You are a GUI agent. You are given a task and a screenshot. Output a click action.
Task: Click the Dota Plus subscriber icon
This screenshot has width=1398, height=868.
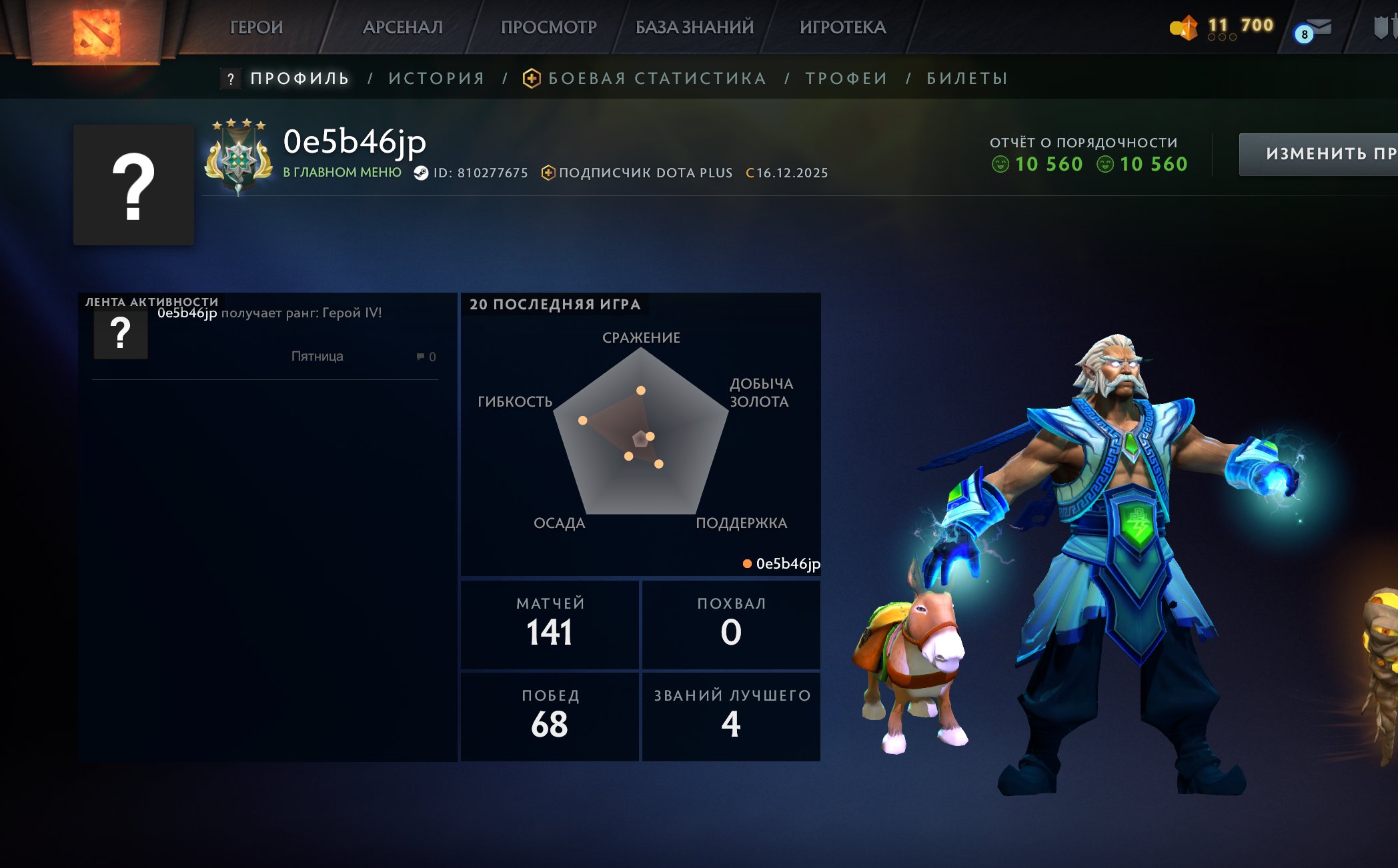point(548,173)
